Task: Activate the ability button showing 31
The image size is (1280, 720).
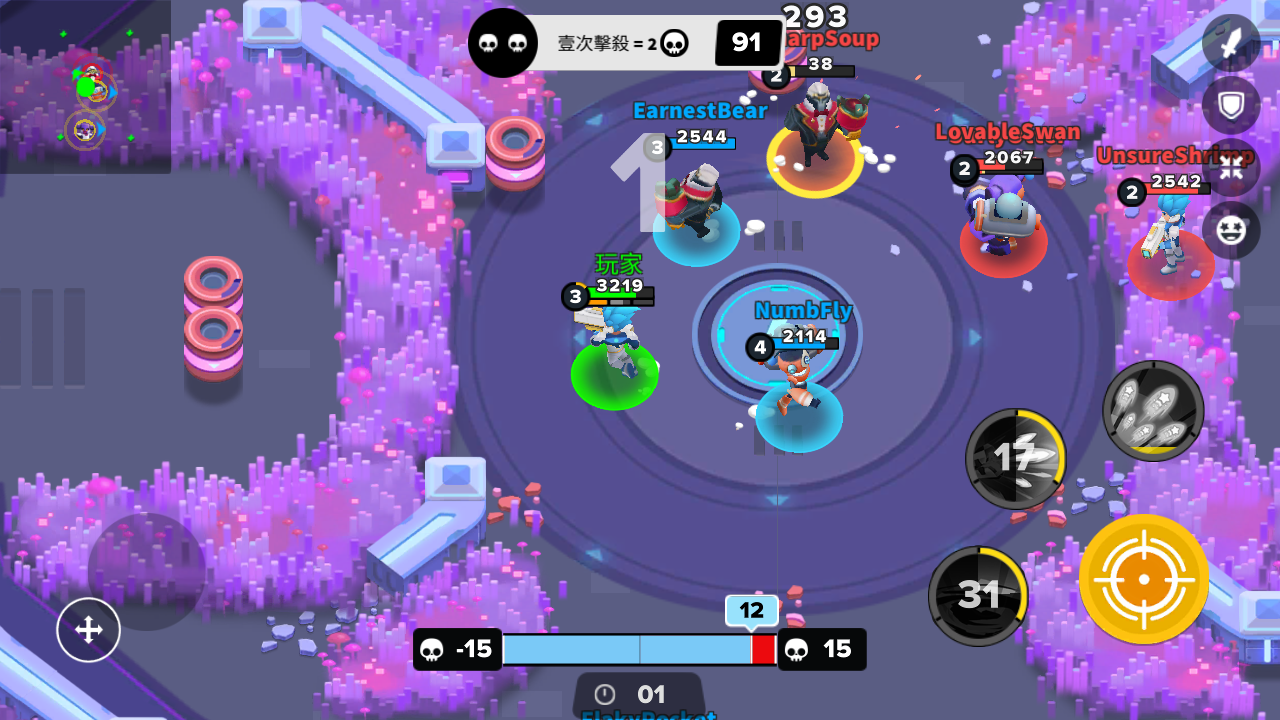Action: tap(978, 594)
